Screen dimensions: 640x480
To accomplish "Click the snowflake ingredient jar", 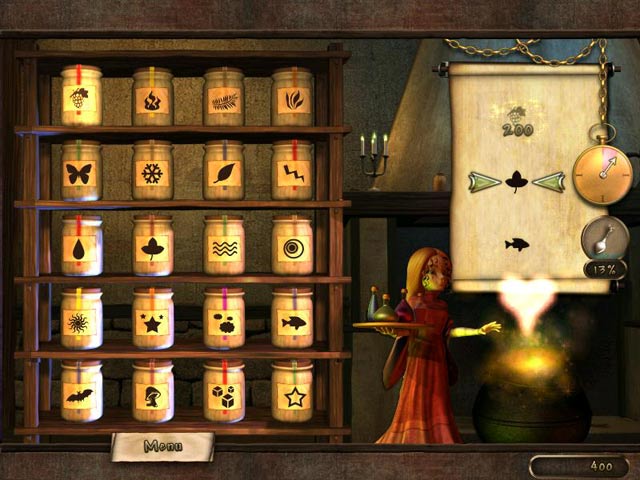I will point(152,173).
